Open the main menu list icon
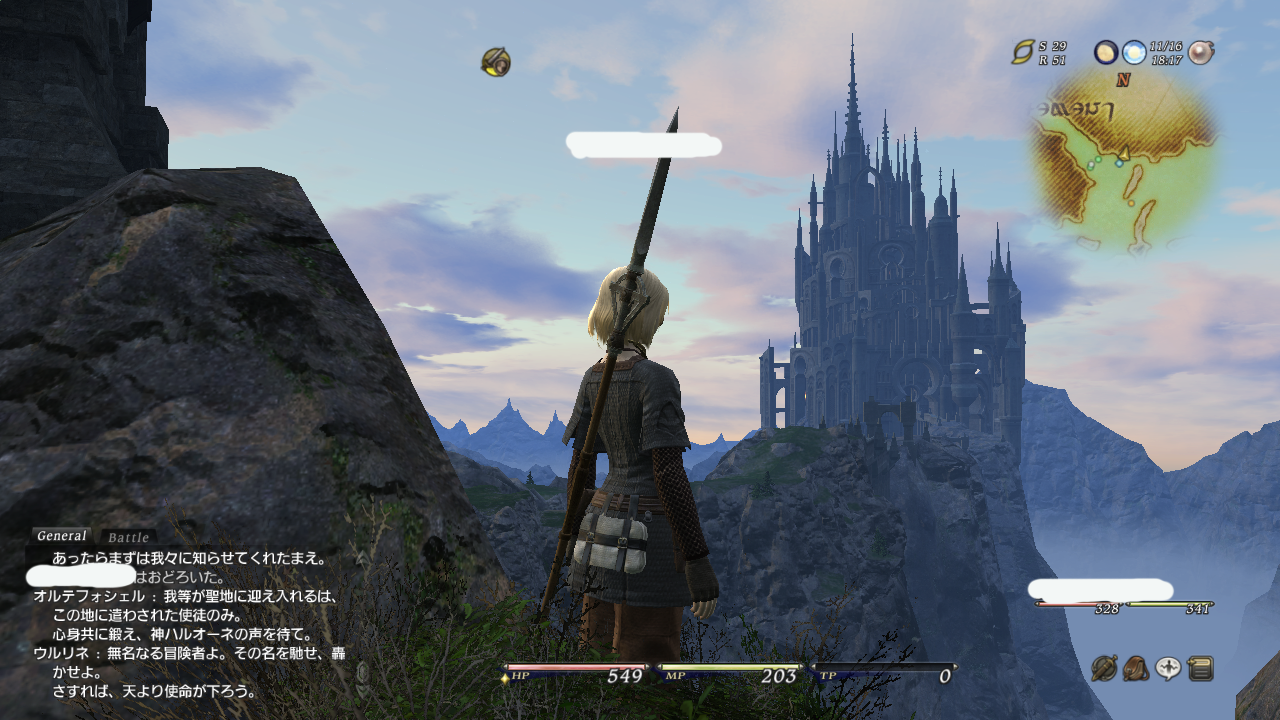 (x=1200, y=668)
